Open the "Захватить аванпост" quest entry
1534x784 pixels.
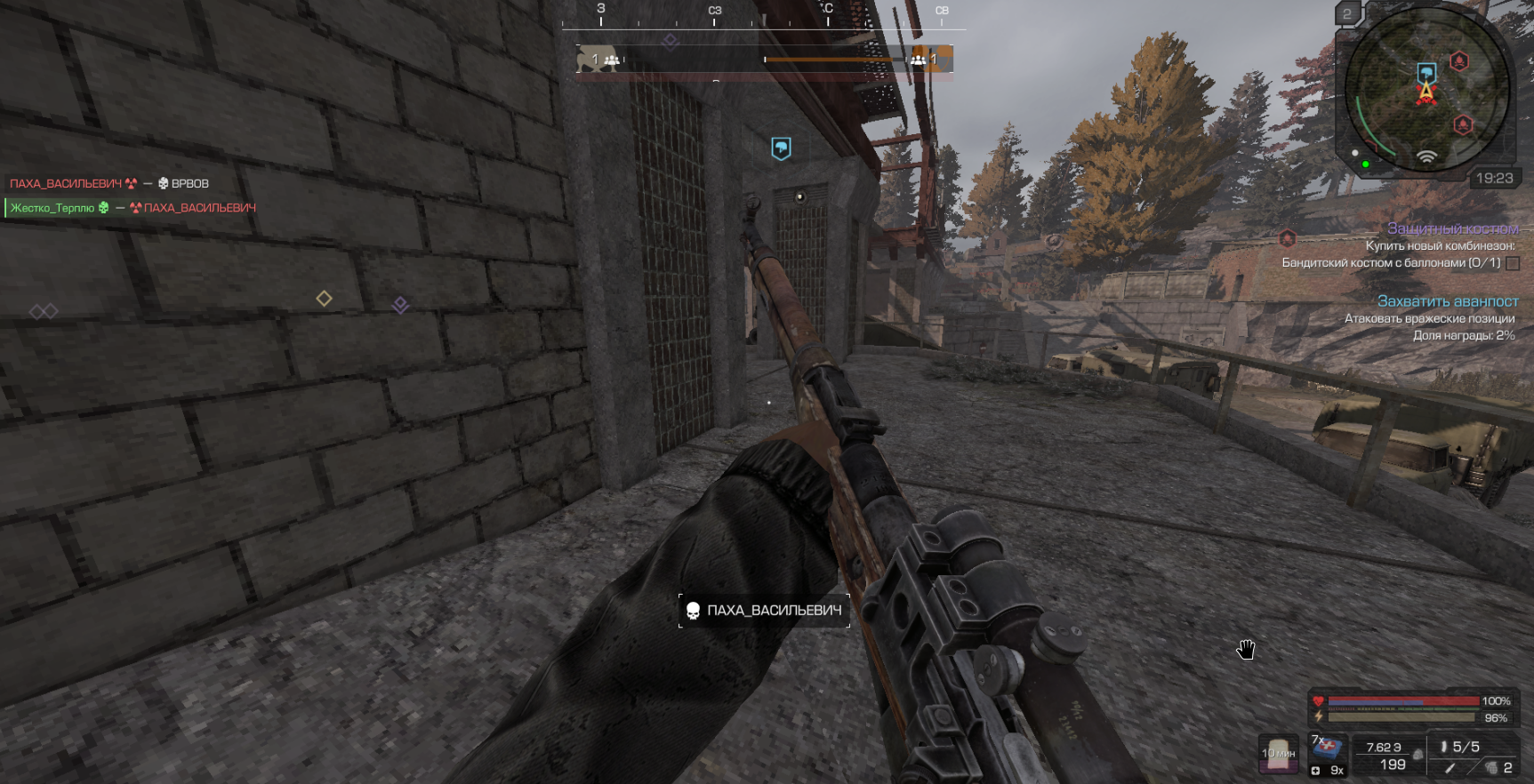[1447, 301]
